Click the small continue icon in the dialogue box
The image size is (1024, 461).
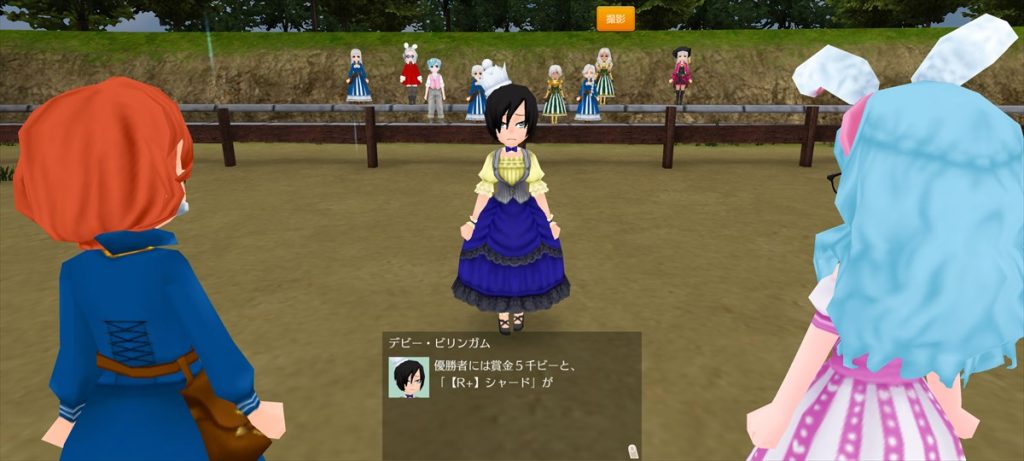tap(630, 449)
